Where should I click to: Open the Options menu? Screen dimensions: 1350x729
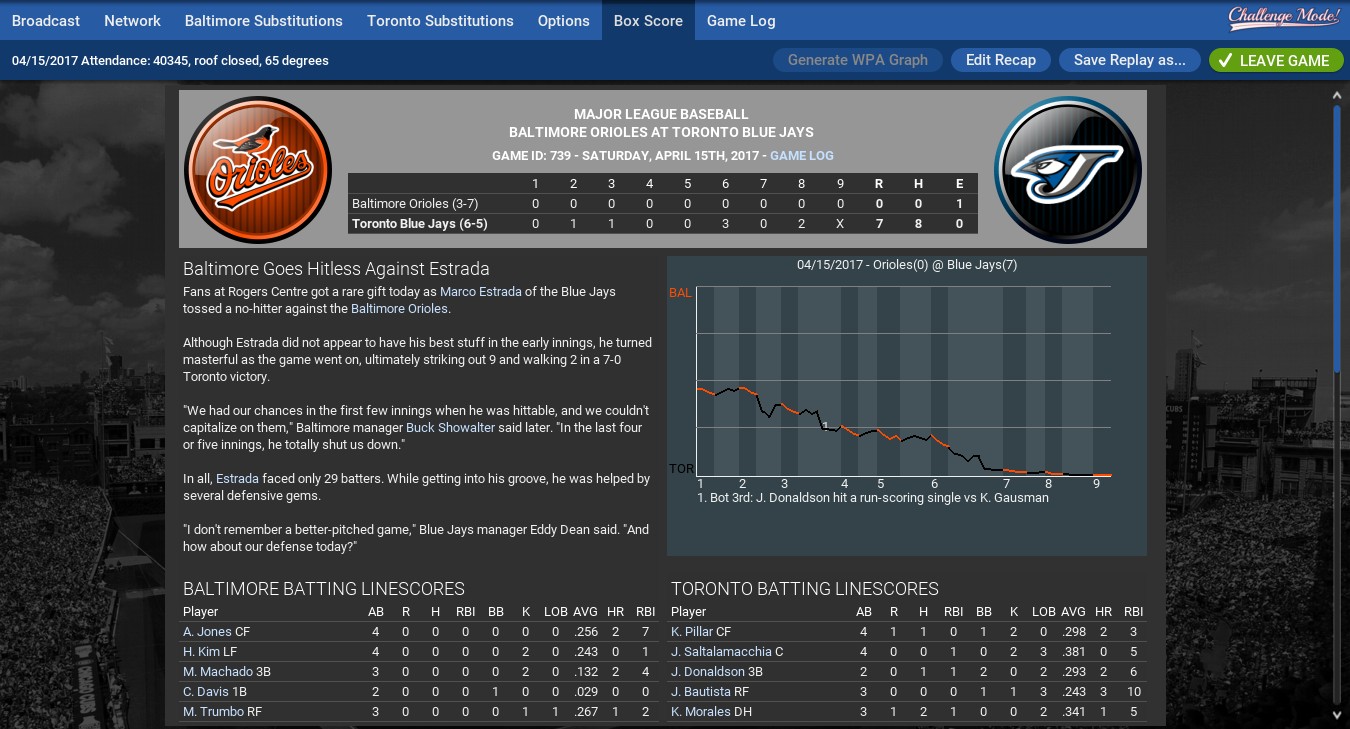click(563, 20)
